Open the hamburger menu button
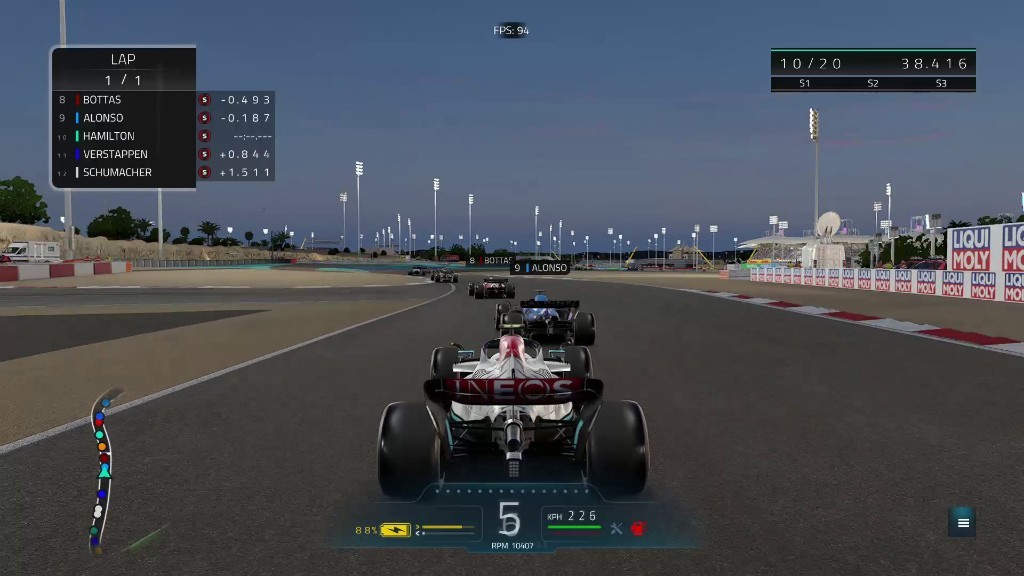Image resolution: width=1024 pixels, height=576 pixels. pos(963,522)
